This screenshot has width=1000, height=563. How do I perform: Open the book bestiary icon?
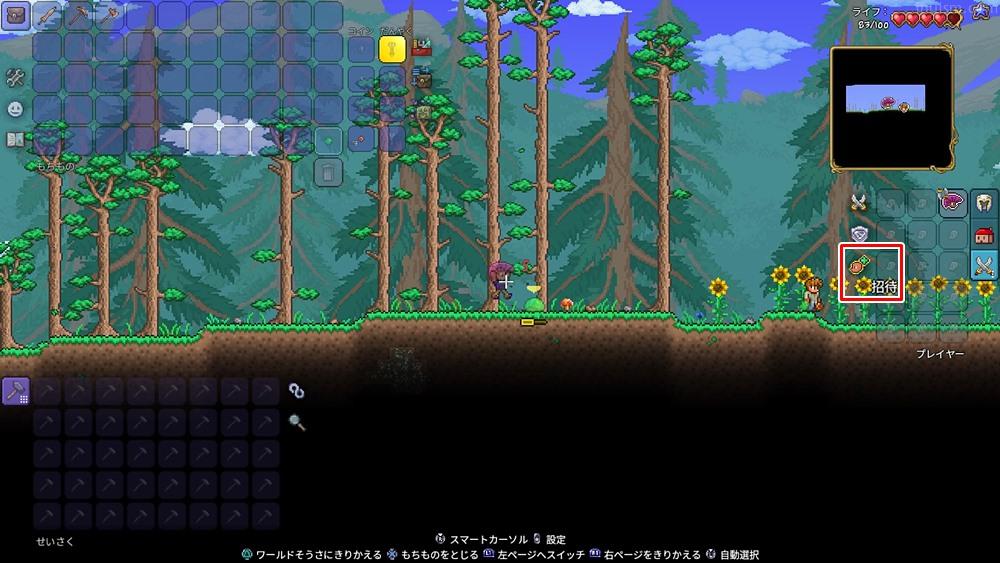click(15, 140)
